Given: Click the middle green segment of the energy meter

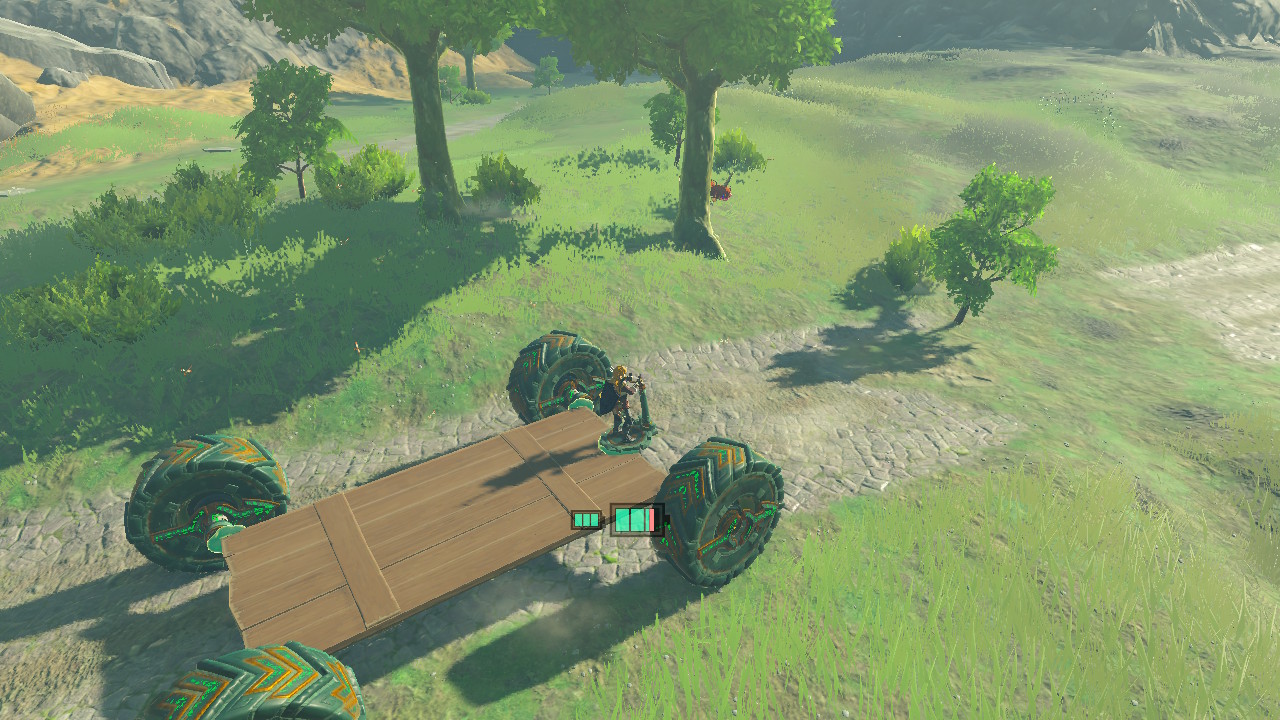Looking at the screenshot, I should coord(637,518).
